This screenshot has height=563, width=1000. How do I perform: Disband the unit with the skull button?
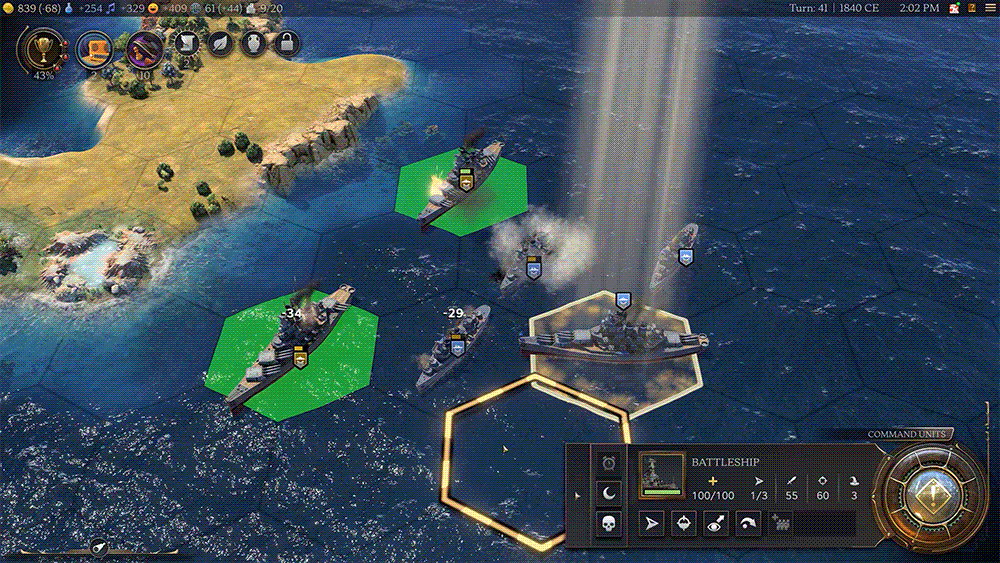pyautogui.click(x=609, y=522)
